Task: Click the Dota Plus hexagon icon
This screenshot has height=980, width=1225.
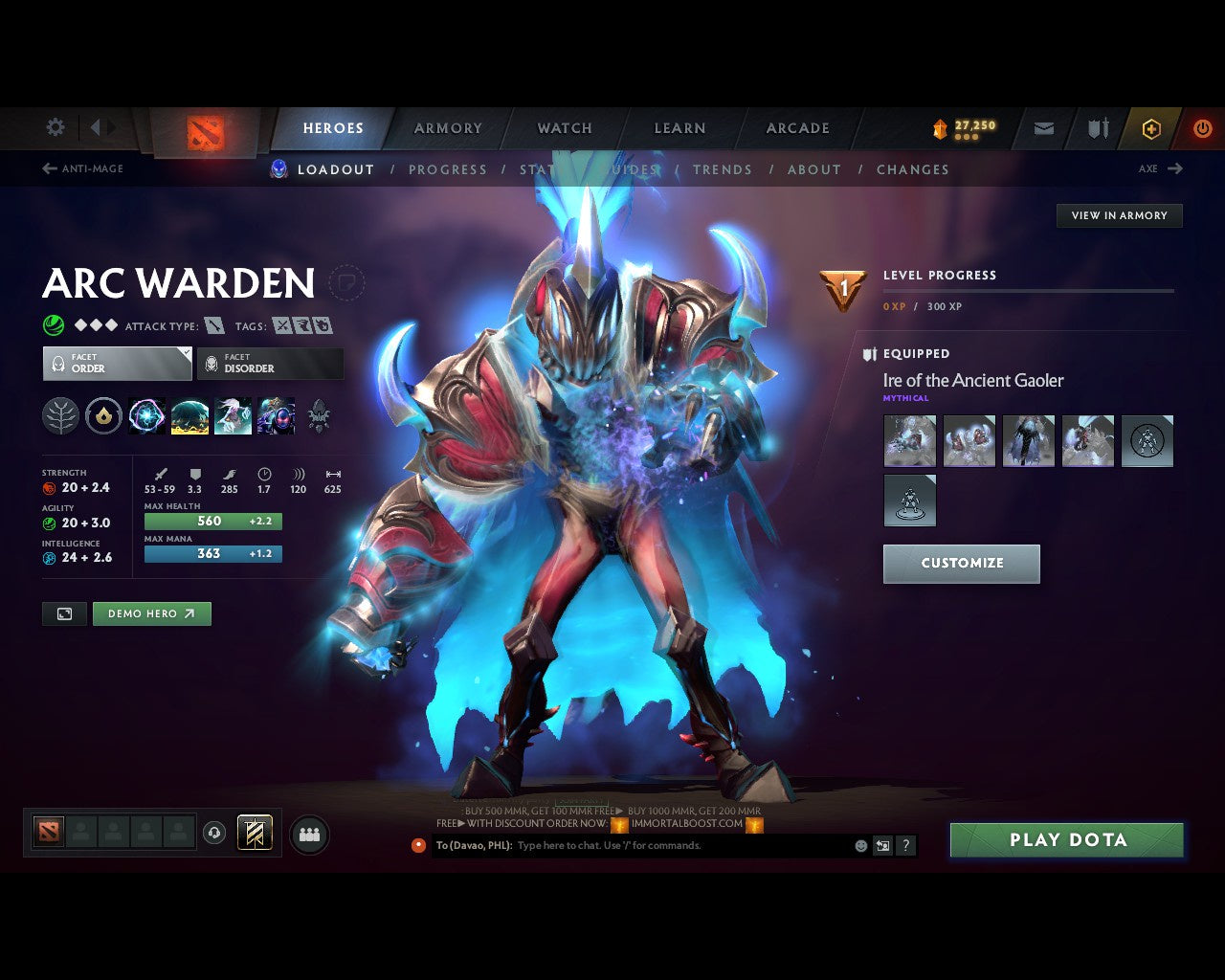Action: 1151,128
